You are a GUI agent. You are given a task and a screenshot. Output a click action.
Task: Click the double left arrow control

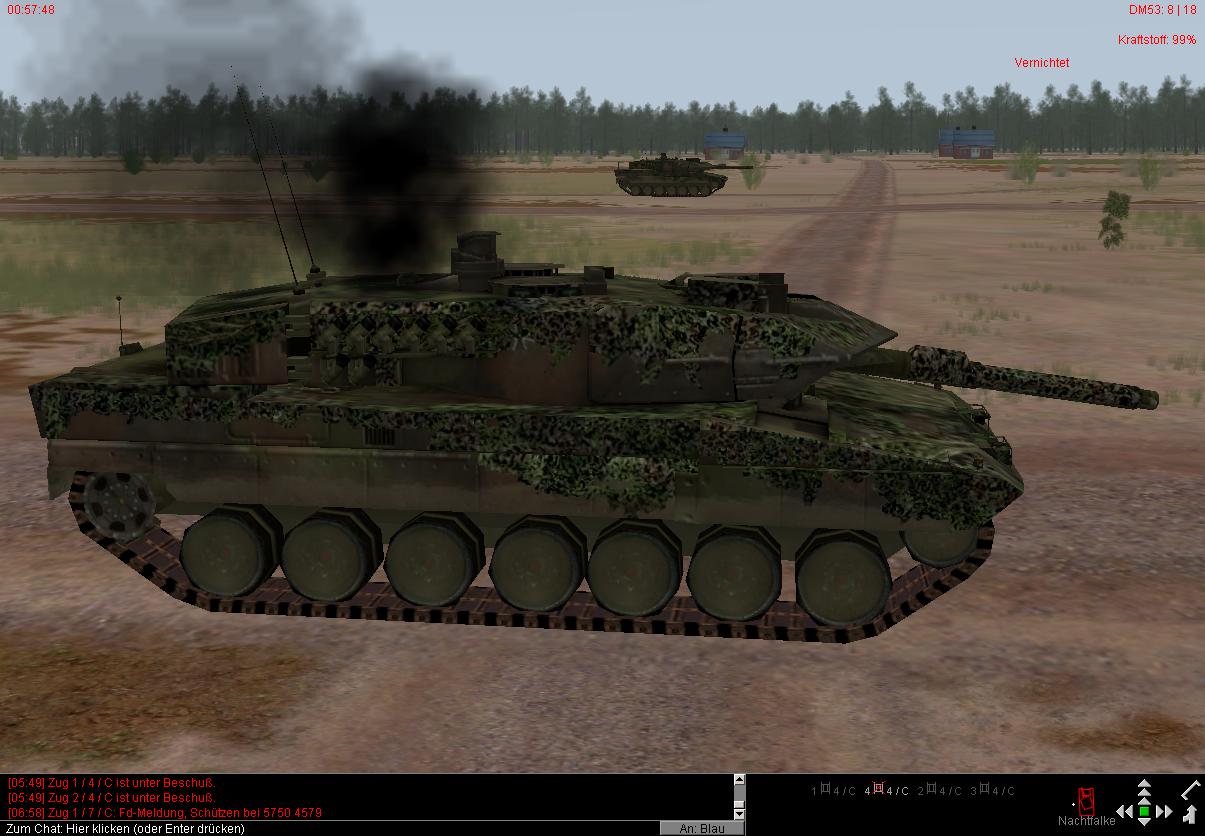1125,812
